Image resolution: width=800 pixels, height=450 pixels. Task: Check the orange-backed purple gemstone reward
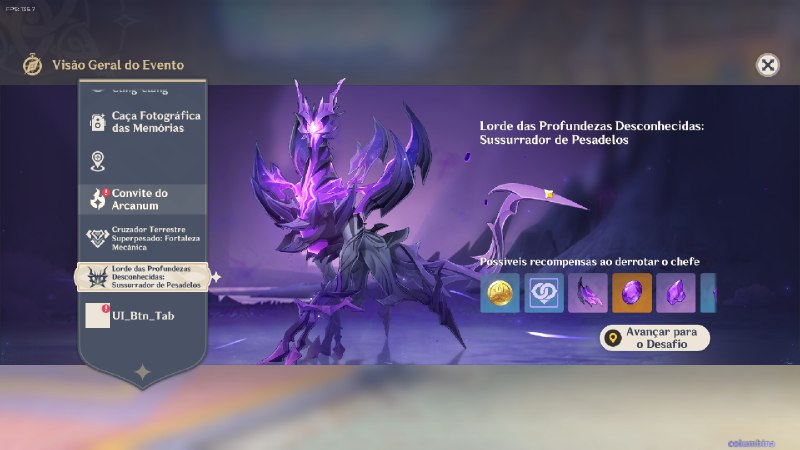point(632,293)
